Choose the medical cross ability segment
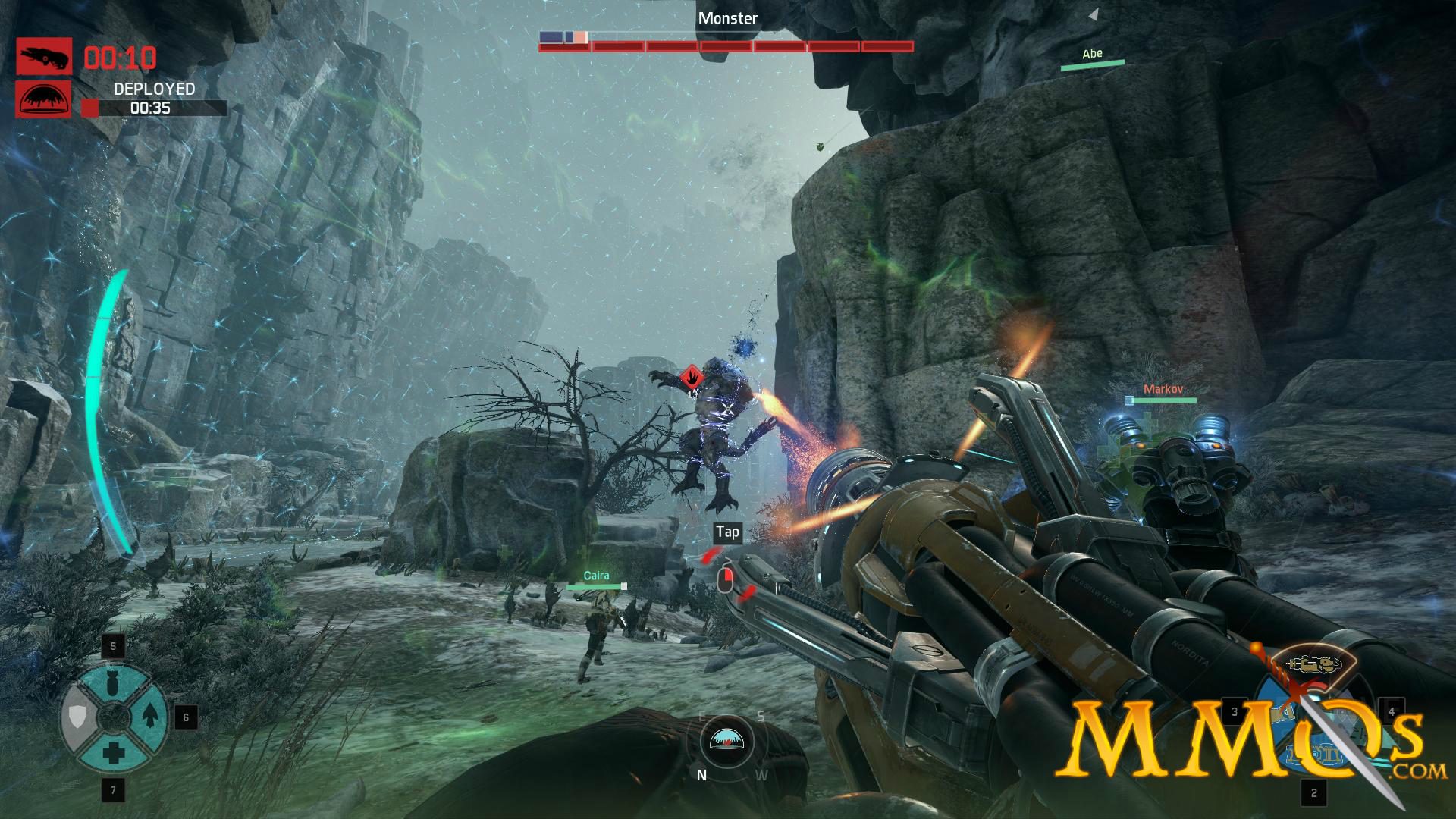 point(114,753)
